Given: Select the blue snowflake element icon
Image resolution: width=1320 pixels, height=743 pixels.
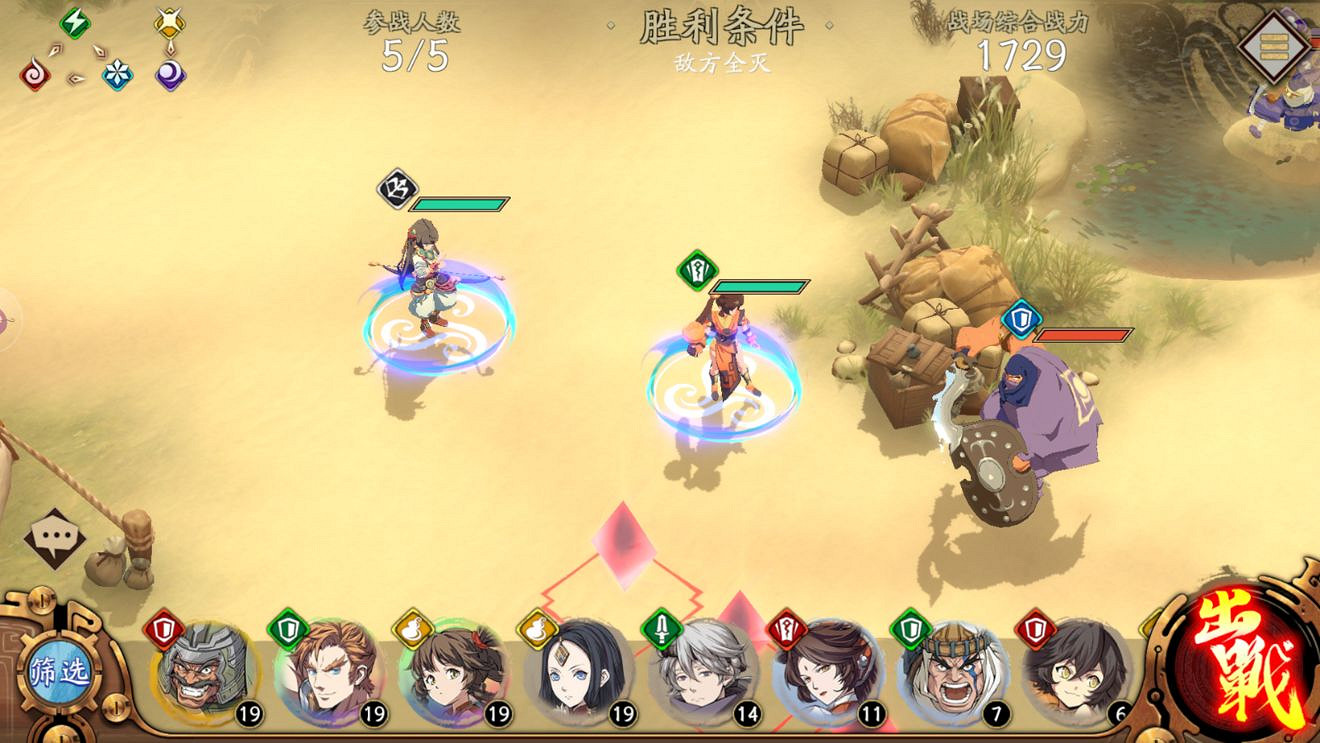Looking at the screenshot, I should [x=117, y=73].
